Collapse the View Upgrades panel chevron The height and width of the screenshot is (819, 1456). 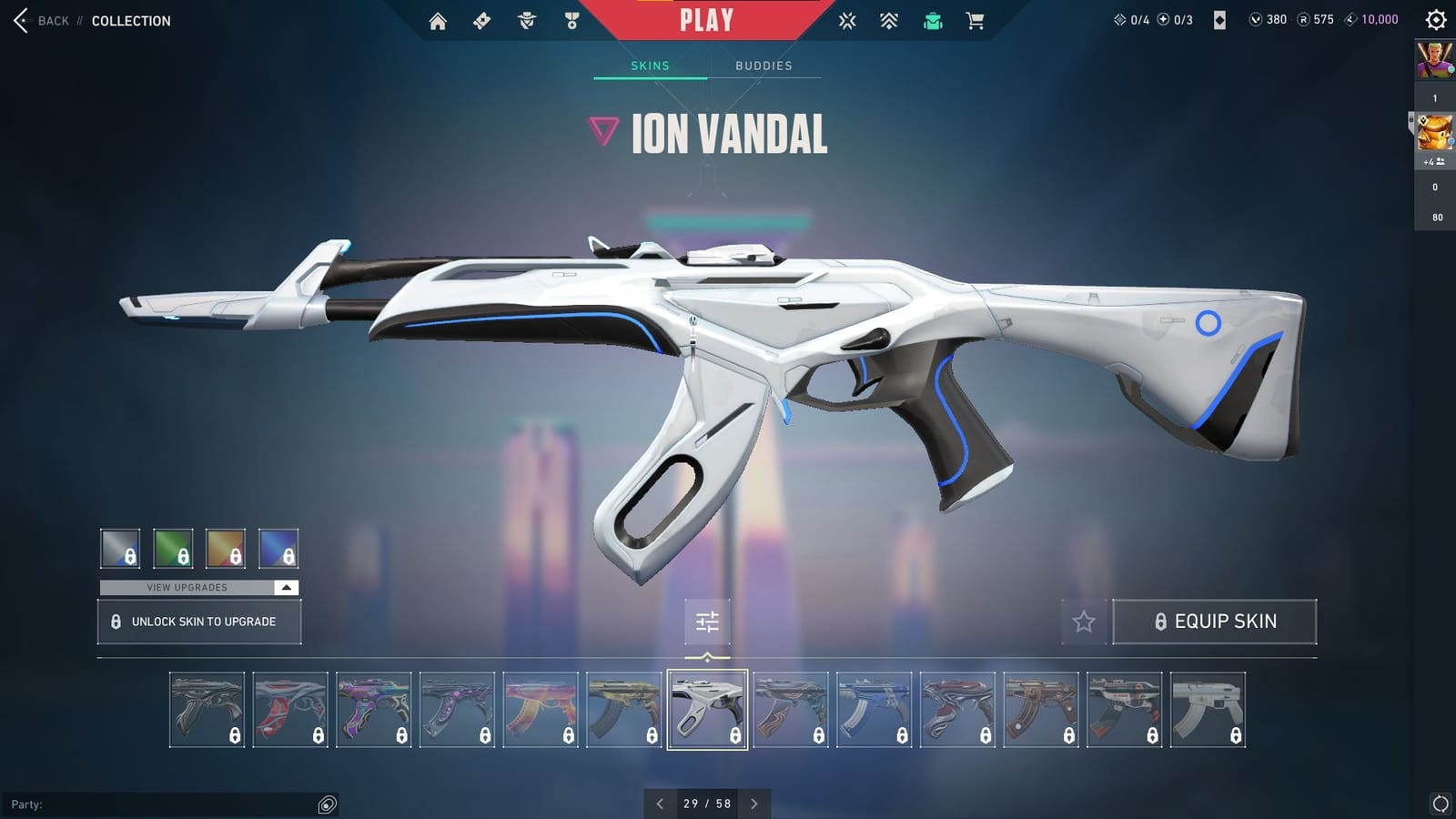[x=285, y=588]
